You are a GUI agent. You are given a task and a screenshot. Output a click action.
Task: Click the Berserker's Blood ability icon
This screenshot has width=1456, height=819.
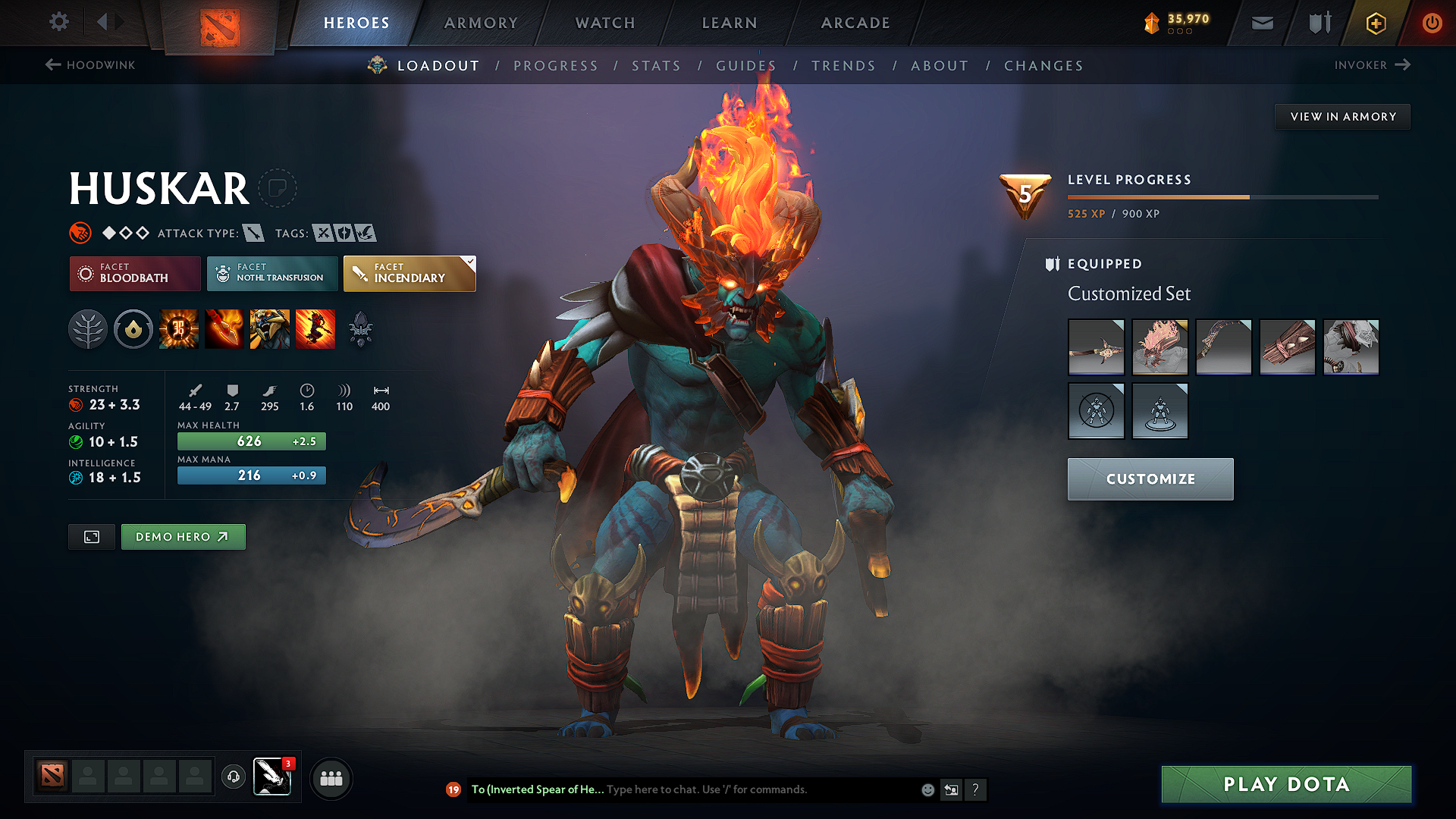[270, 329]
